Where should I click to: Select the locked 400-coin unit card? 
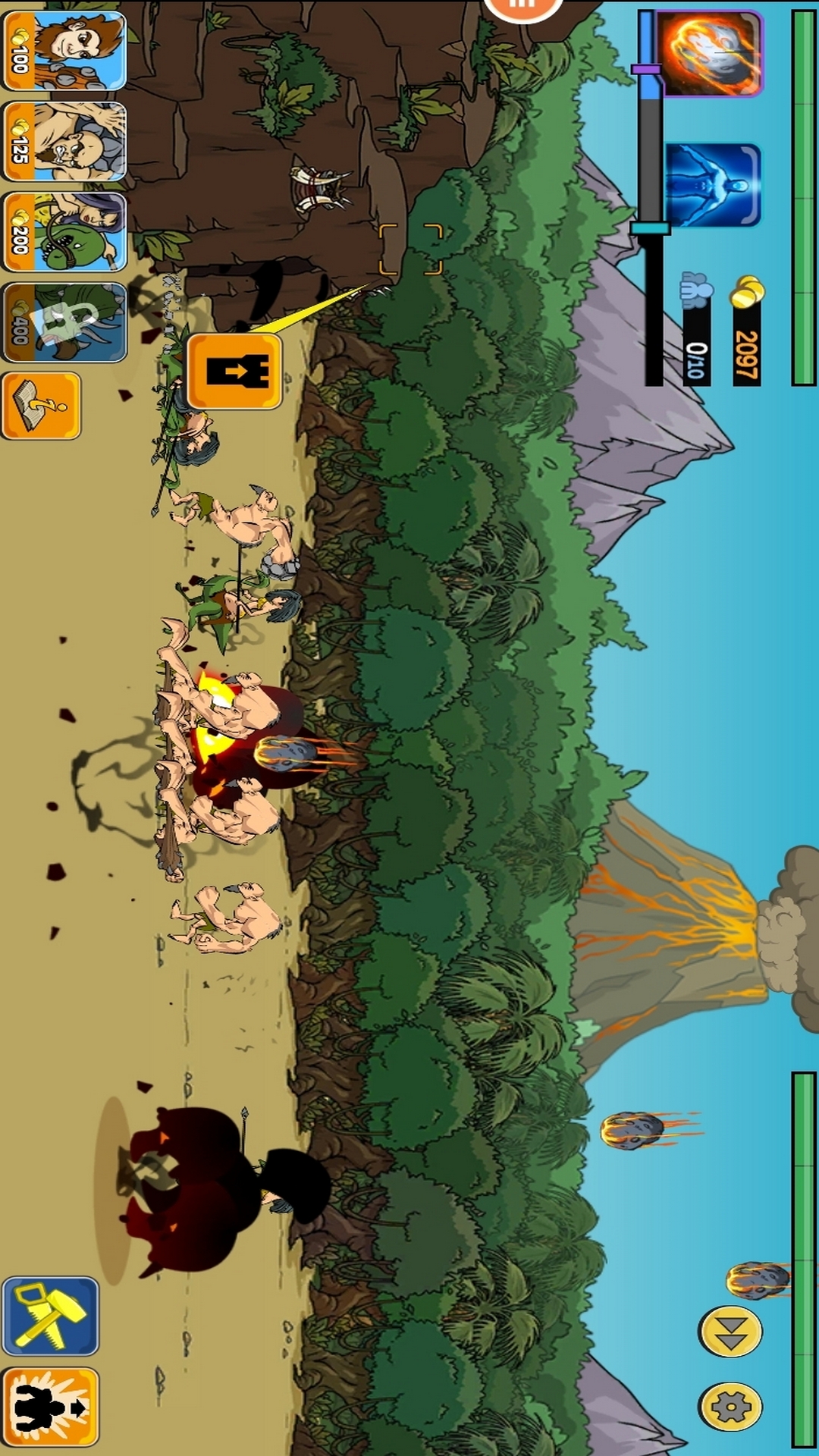[x=64, y=322]
